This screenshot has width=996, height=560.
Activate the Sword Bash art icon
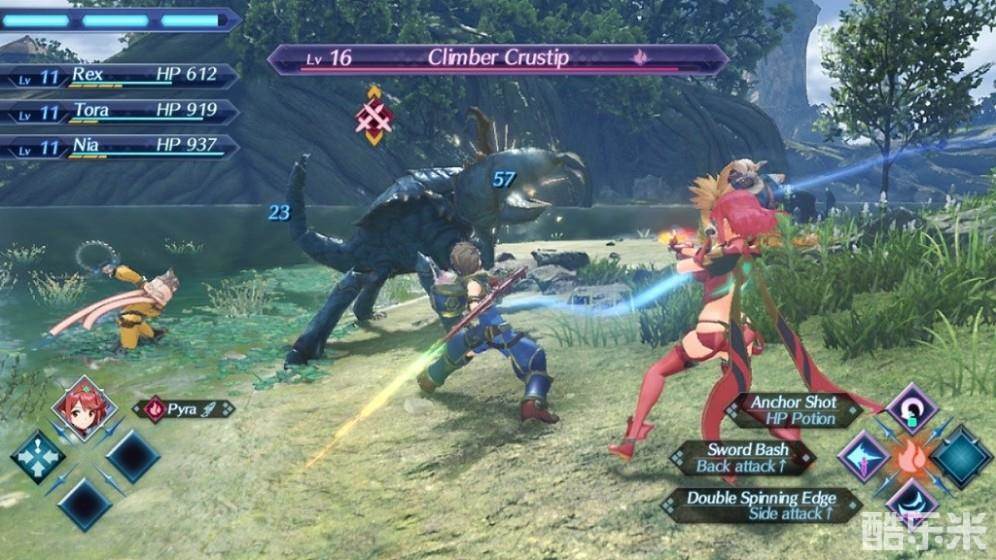[x=864, y=456]
